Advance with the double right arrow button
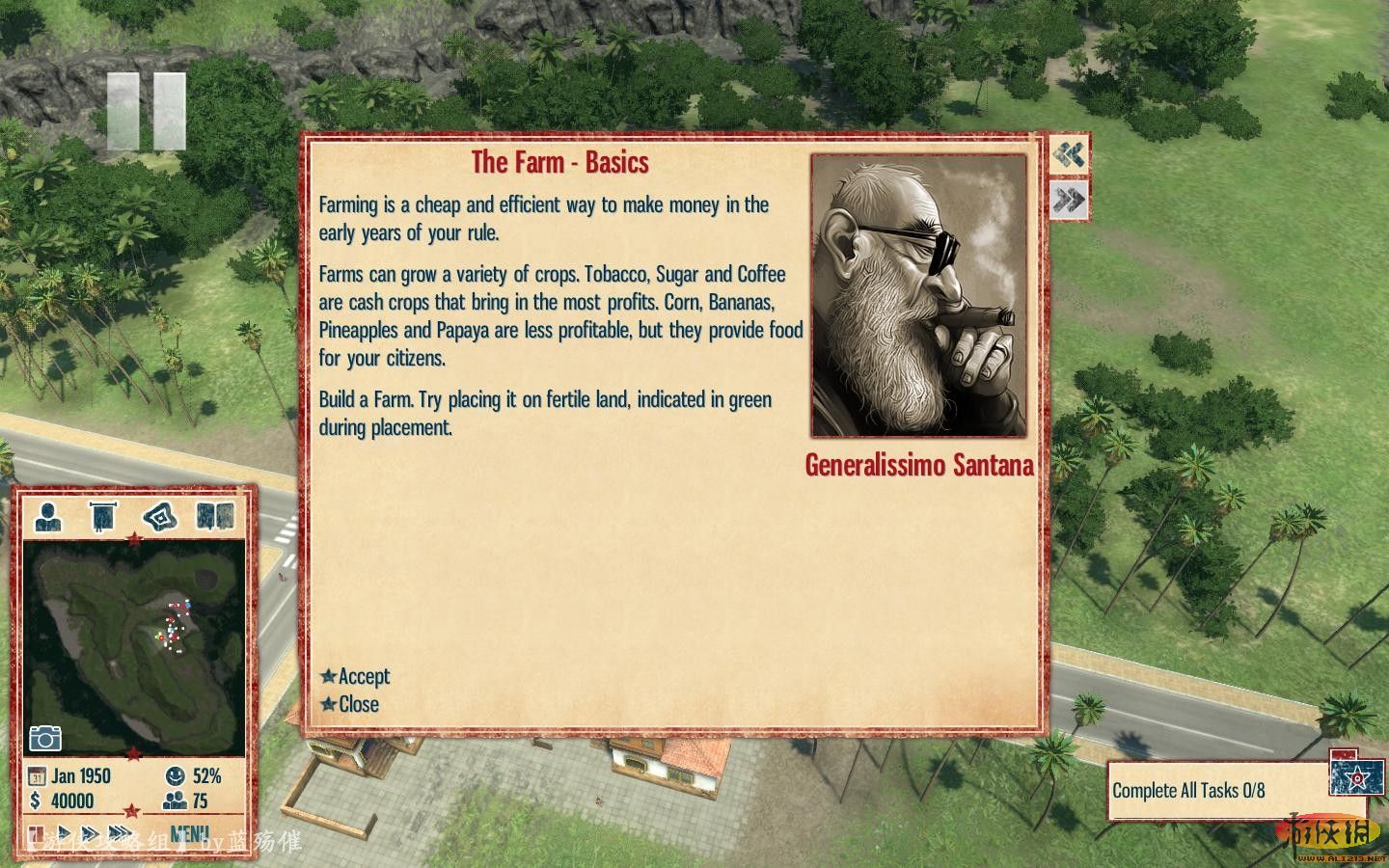Screen dimensions: 1389x868 1069,200
